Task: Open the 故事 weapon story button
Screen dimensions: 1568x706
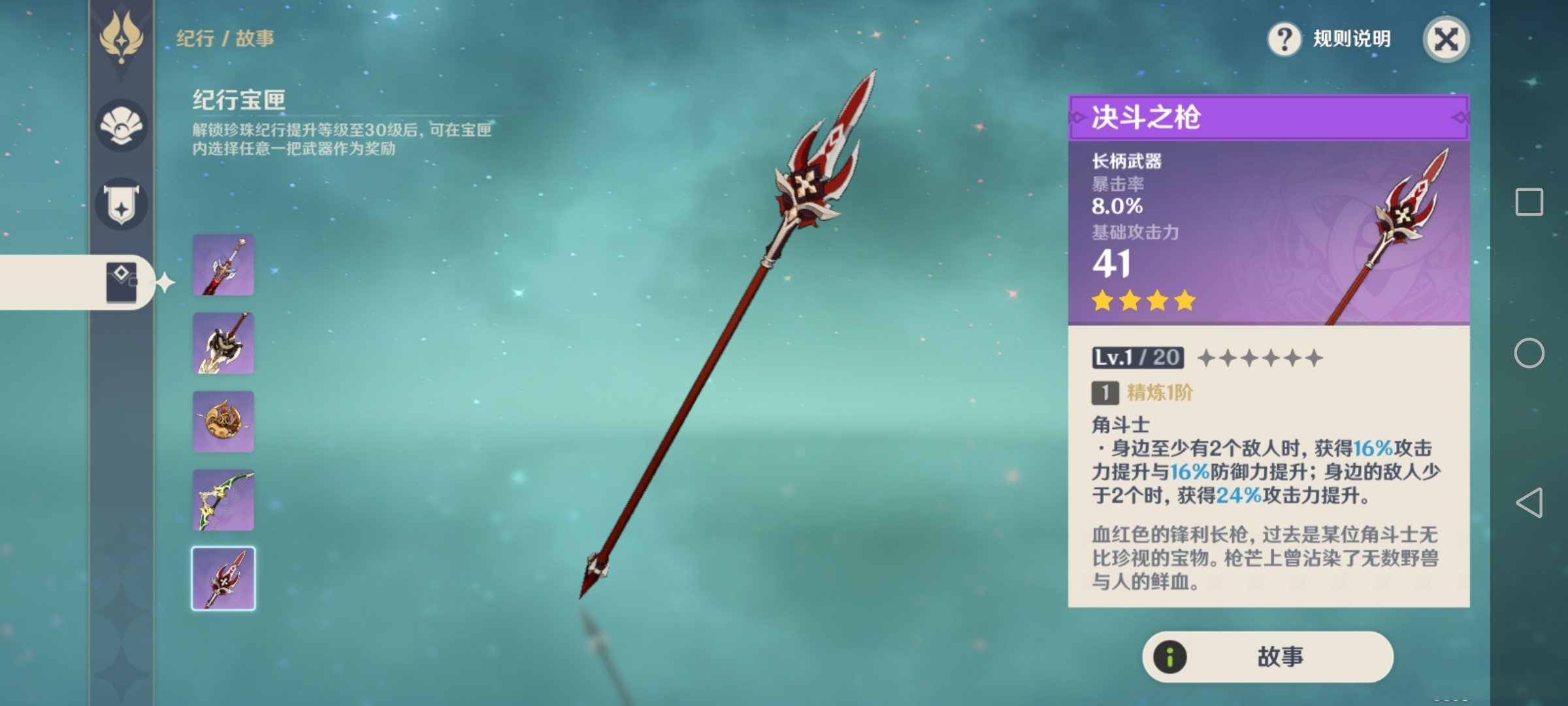Action: click(1267, 656)
